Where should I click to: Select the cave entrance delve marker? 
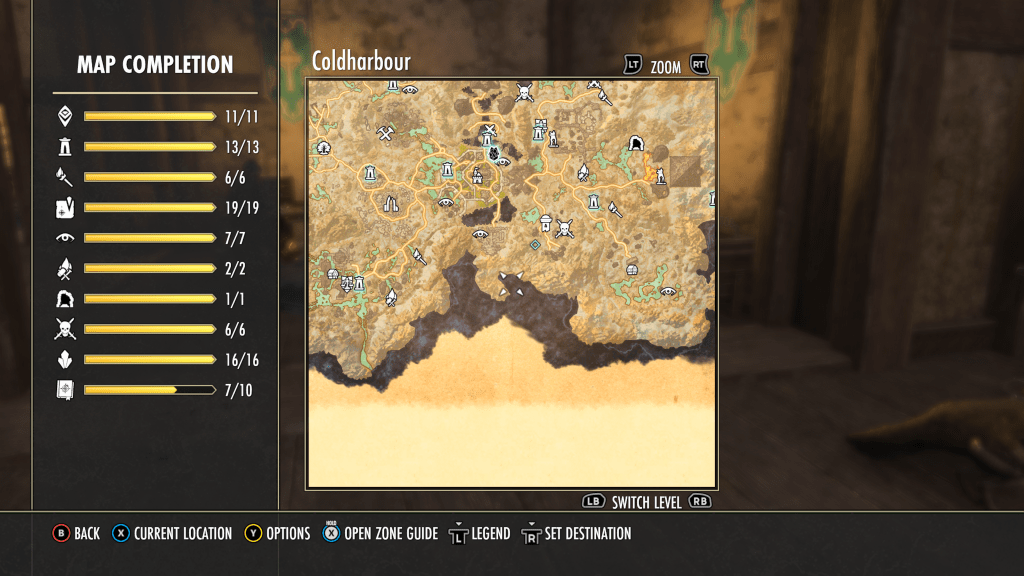coord(634,144)
